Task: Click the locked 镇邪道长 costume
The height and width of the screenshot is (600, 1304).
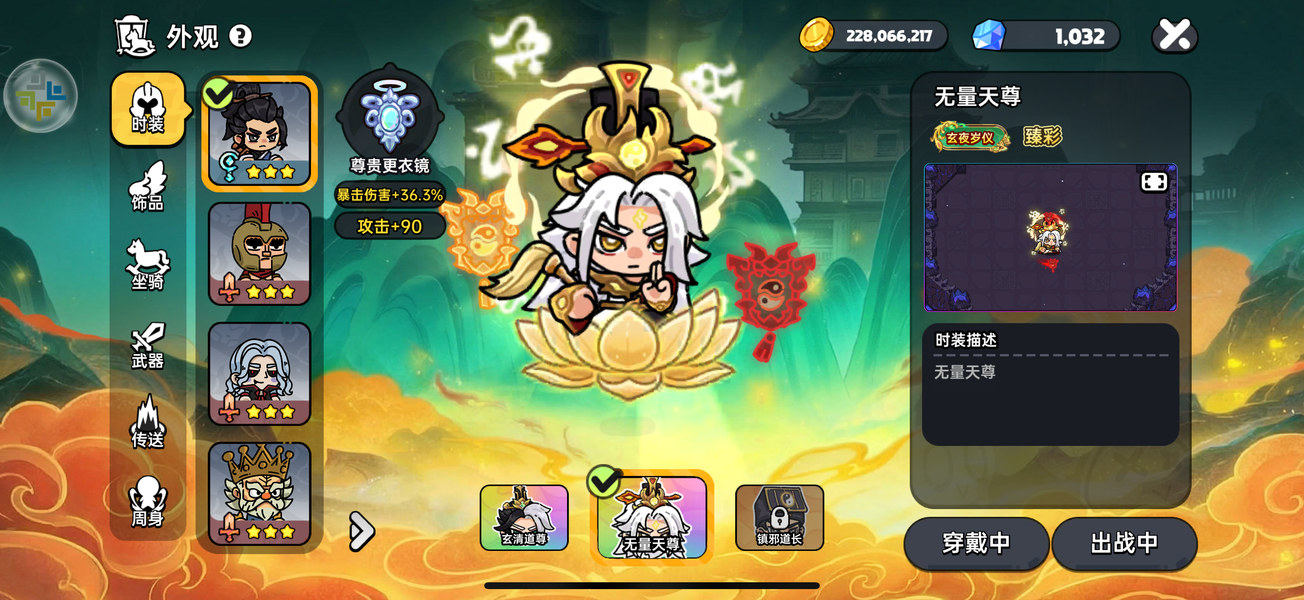Action: coord(779,518)
